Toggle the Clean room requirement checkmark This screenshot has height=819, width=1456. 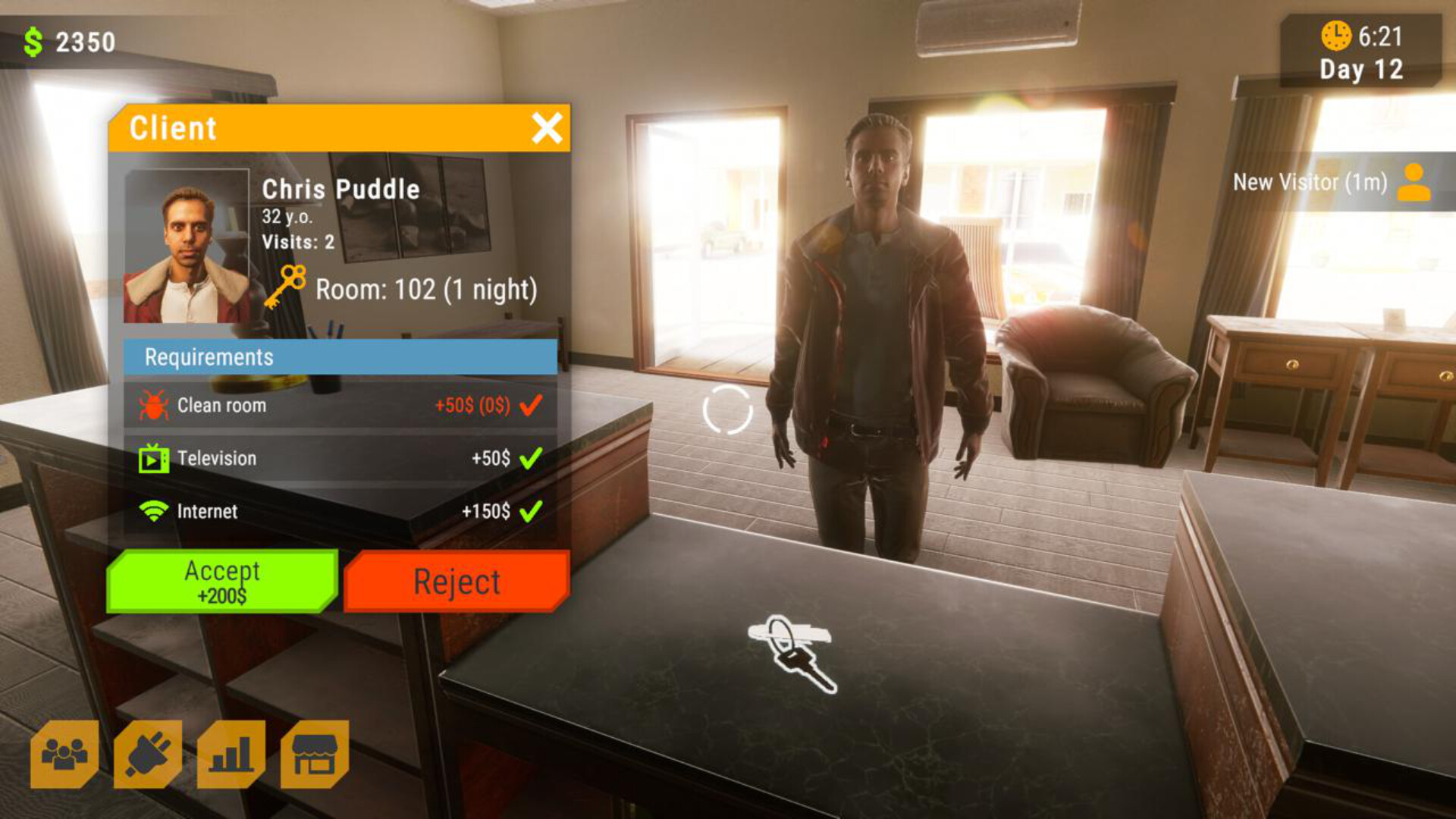click(x=529, y=405)
